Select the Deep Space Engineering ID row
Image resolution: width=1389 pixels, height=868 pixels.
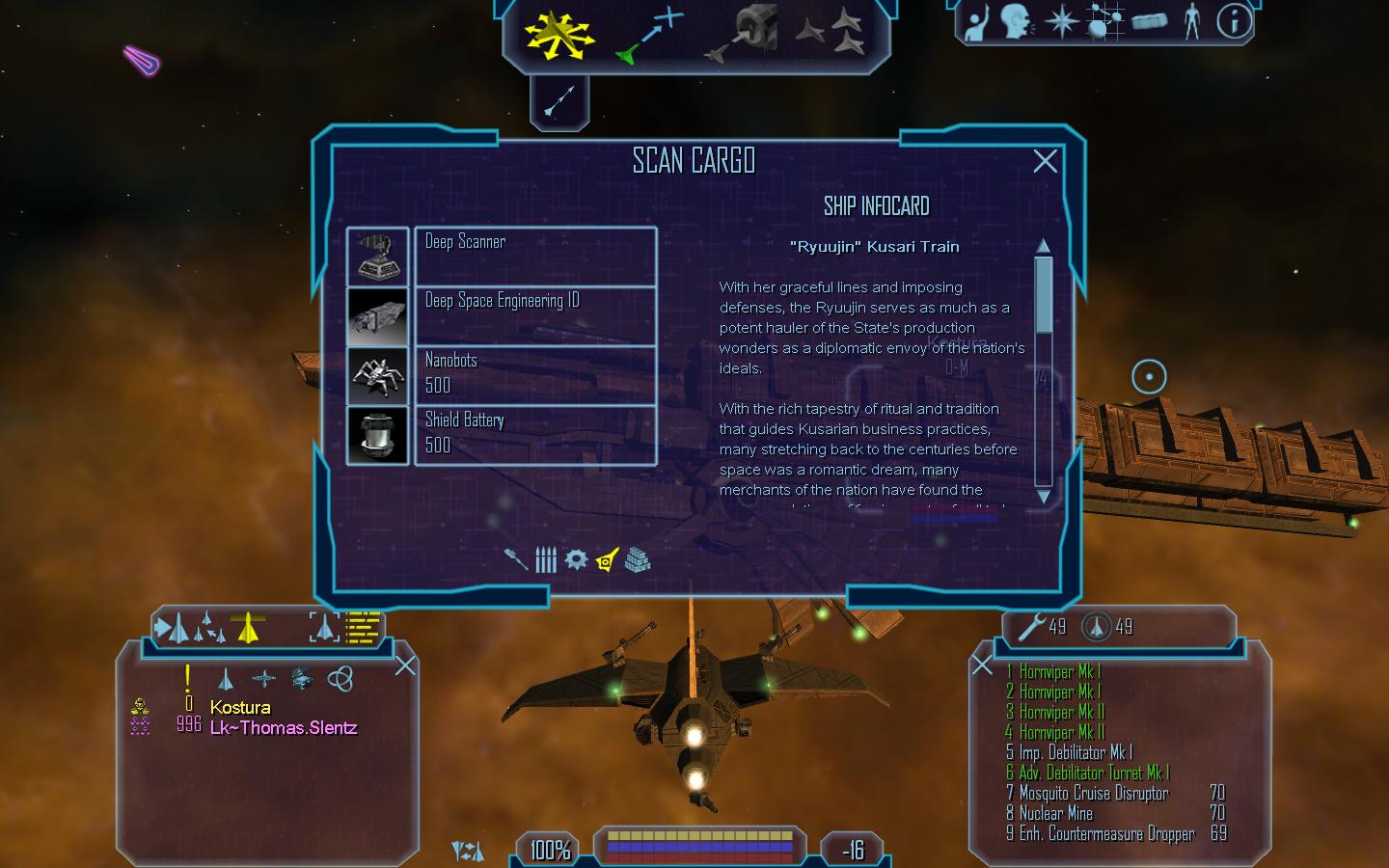coord(535,315)
